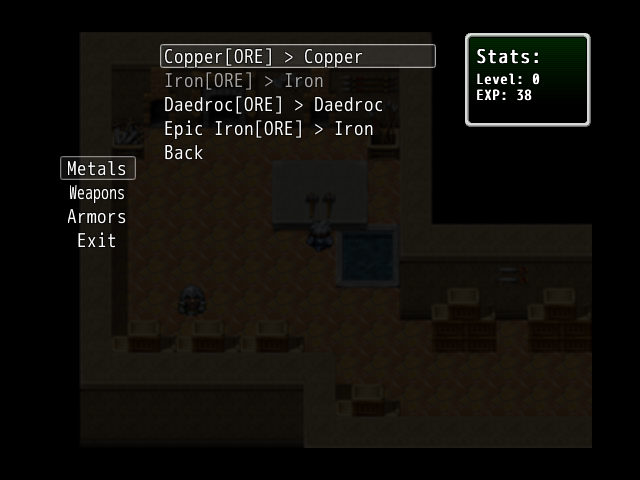Show the Armors category

click(x=97, y=217)
